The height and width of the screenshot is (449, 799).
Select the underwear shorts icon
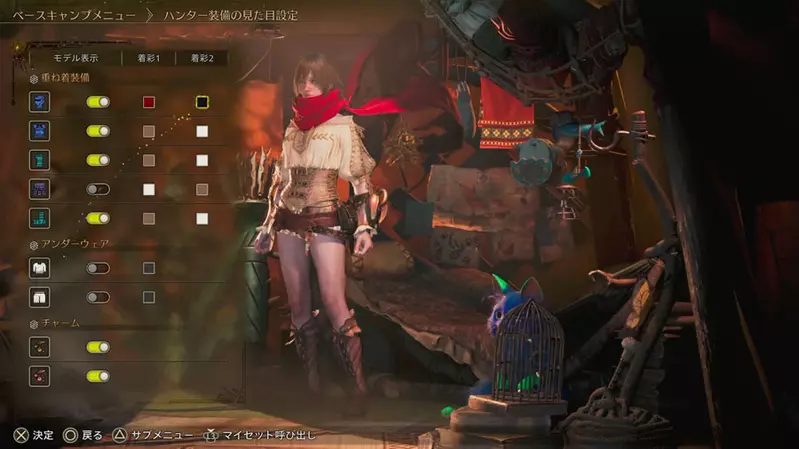coord(40,297)
